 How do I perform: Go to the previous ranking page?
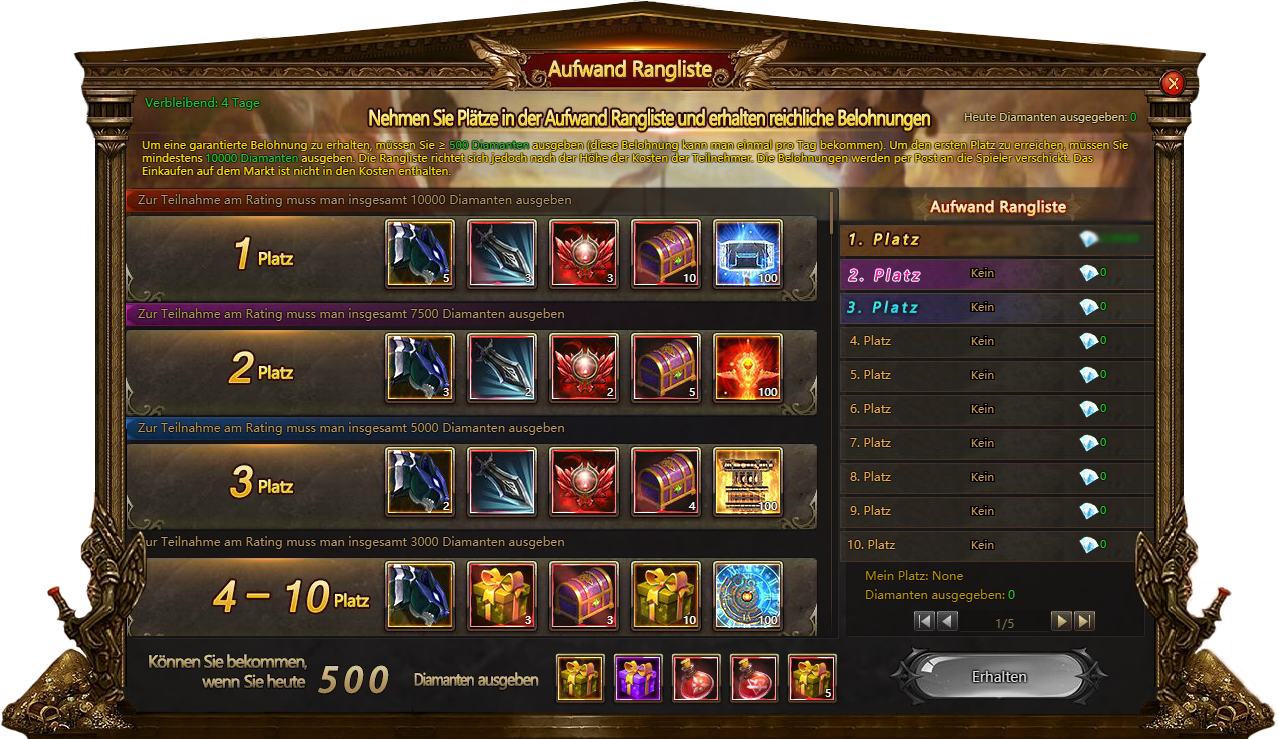[x=947, y=621]
